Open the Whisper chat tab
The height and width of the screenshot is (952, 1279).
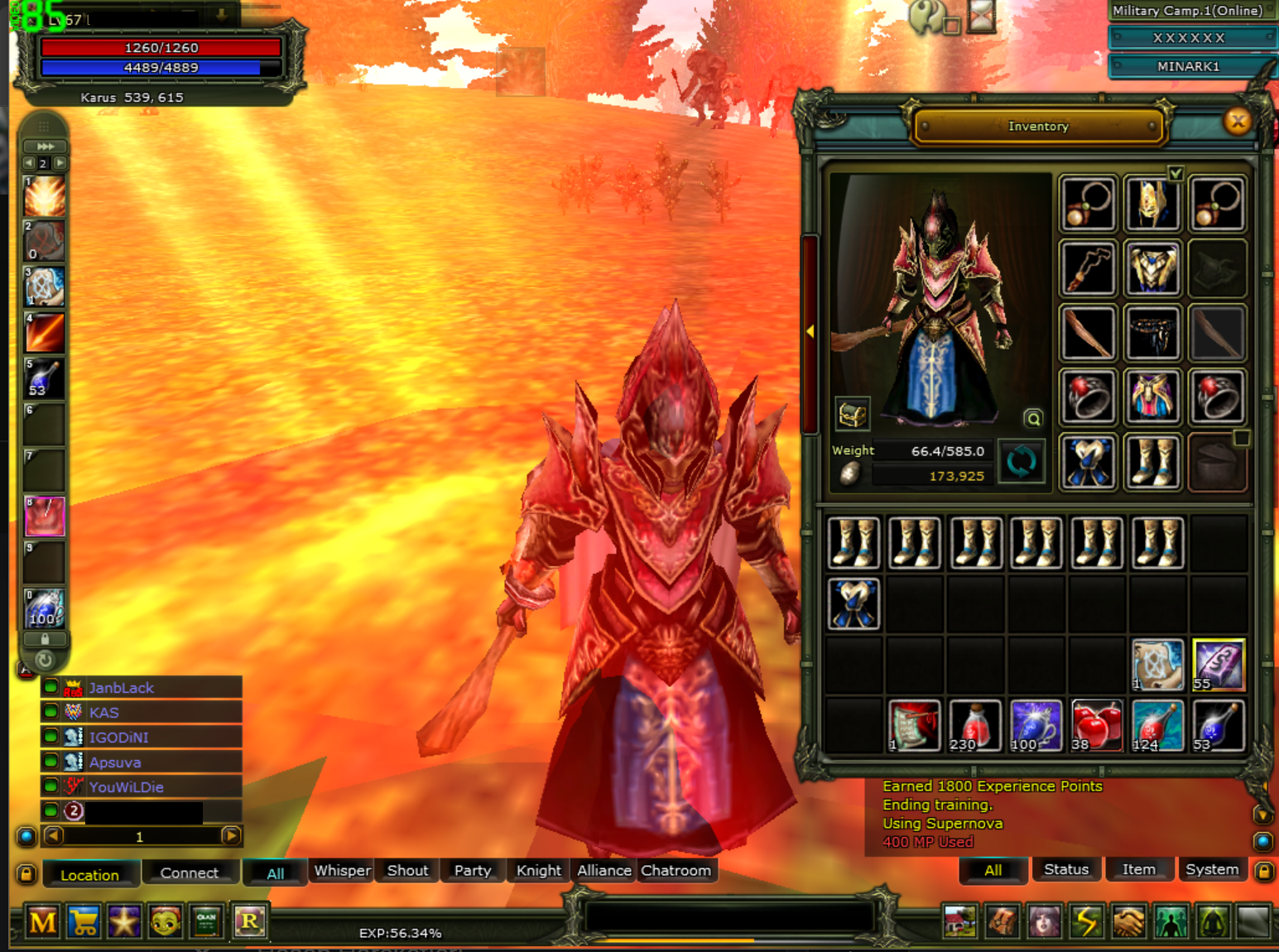pyautogui.click(x=340, y=870)
